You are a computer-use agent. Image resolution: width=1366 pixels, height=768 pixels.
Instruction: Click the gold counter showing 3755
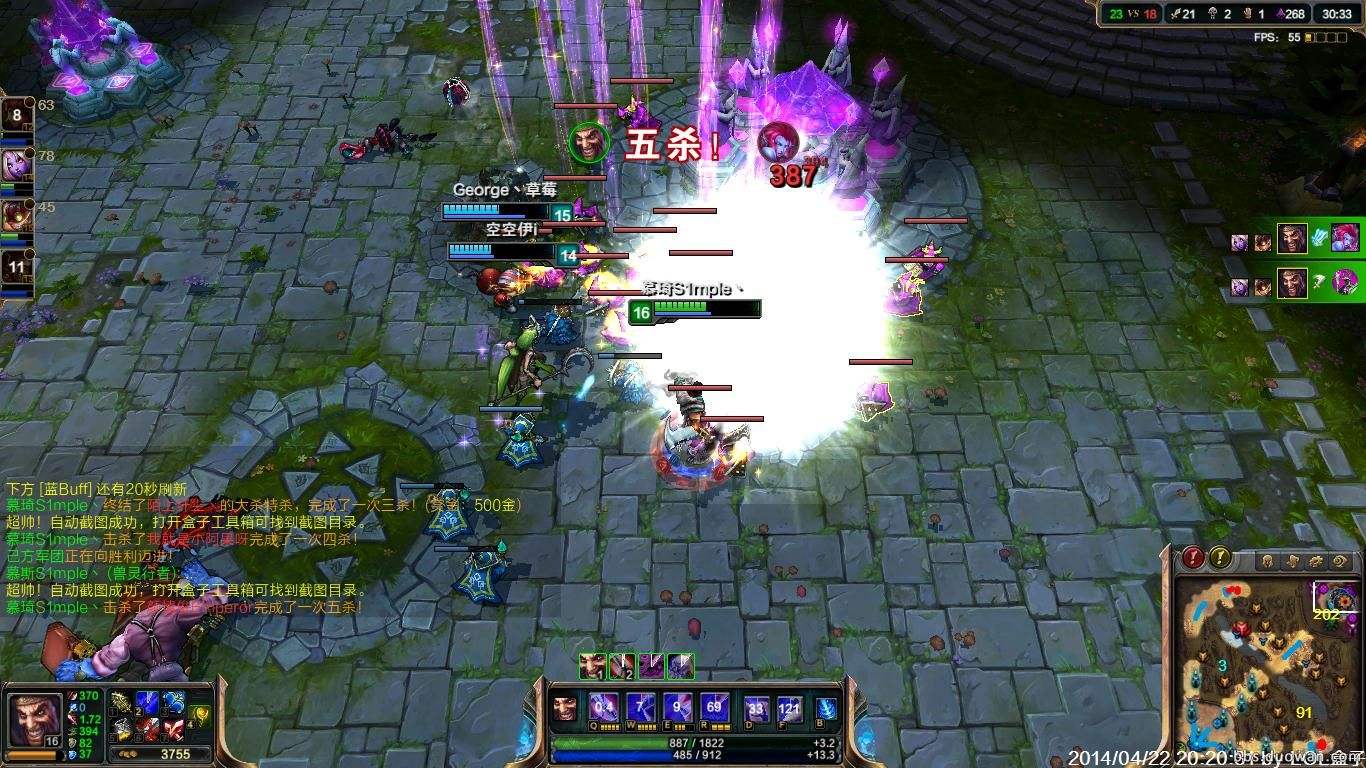pos(176,753)
